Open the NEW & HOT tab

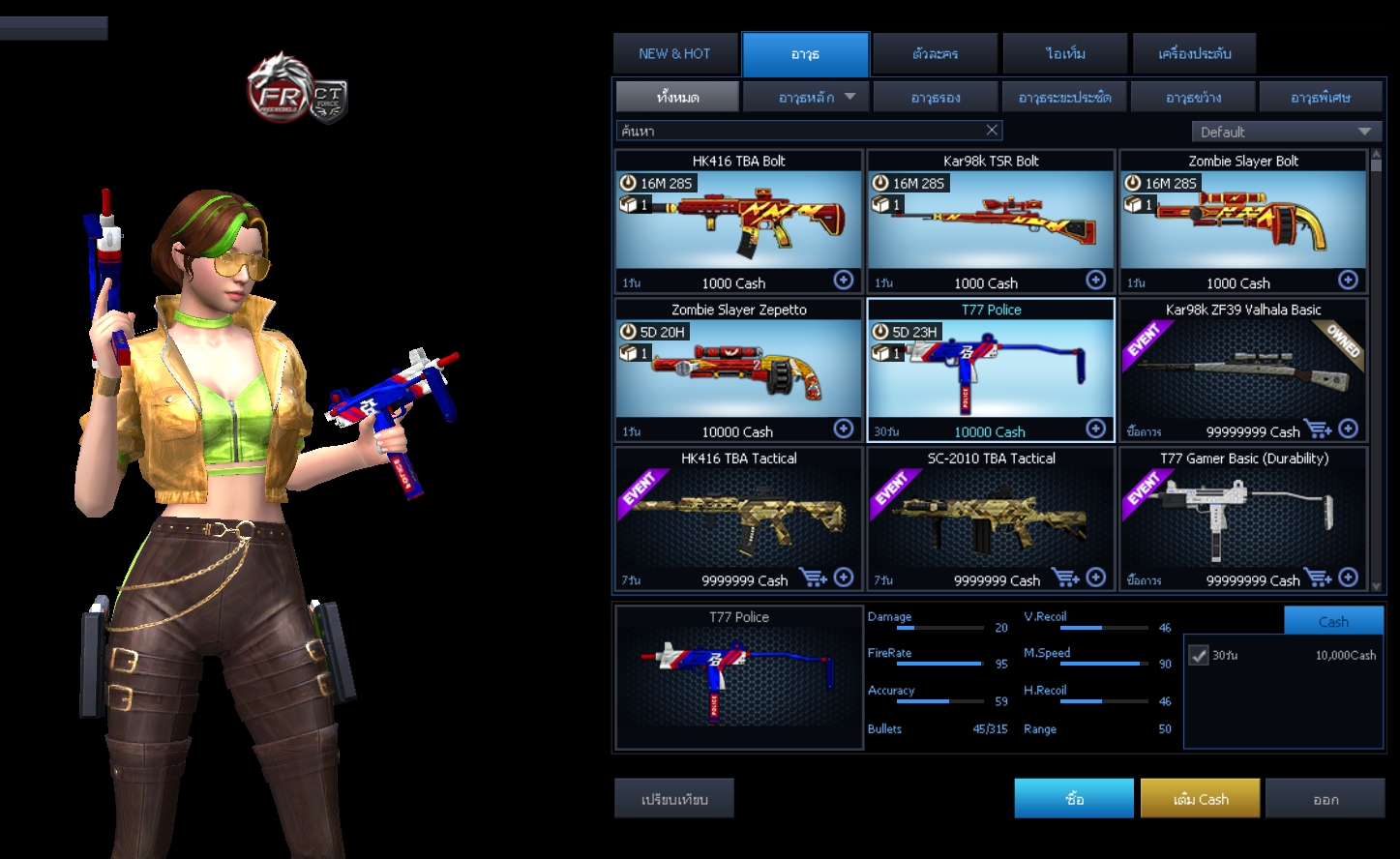674,54
